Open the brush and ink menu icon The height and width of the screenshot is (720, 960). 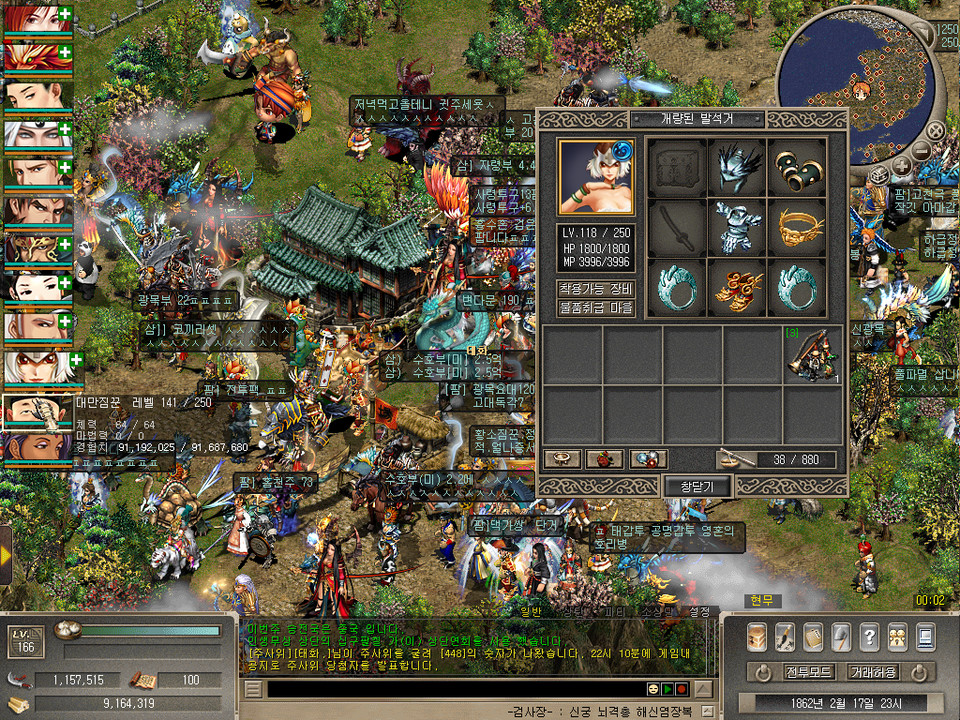coord(785,636)
